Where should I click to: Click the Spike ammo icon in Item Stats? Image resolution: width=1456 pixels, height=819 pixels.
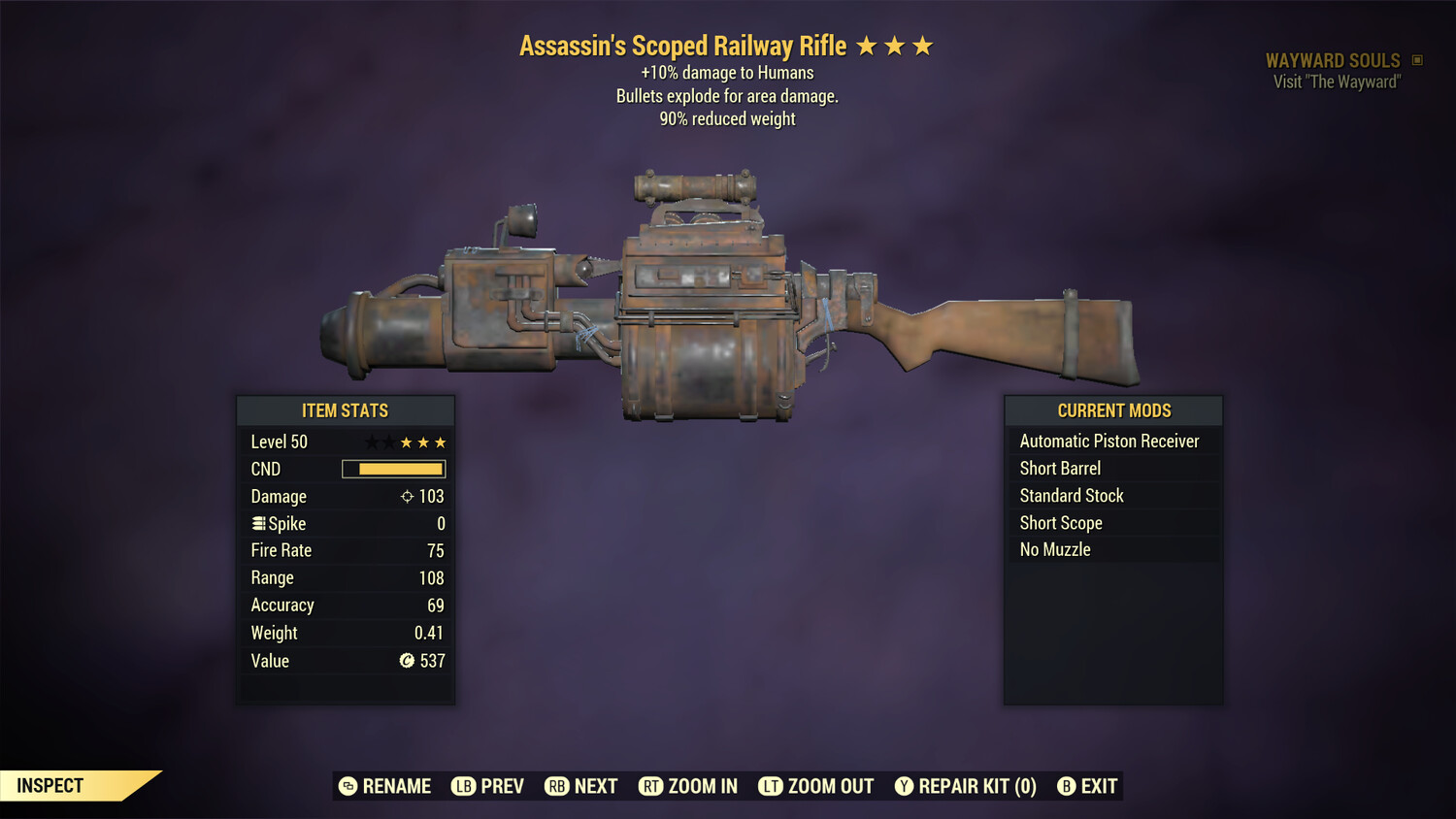257,523
